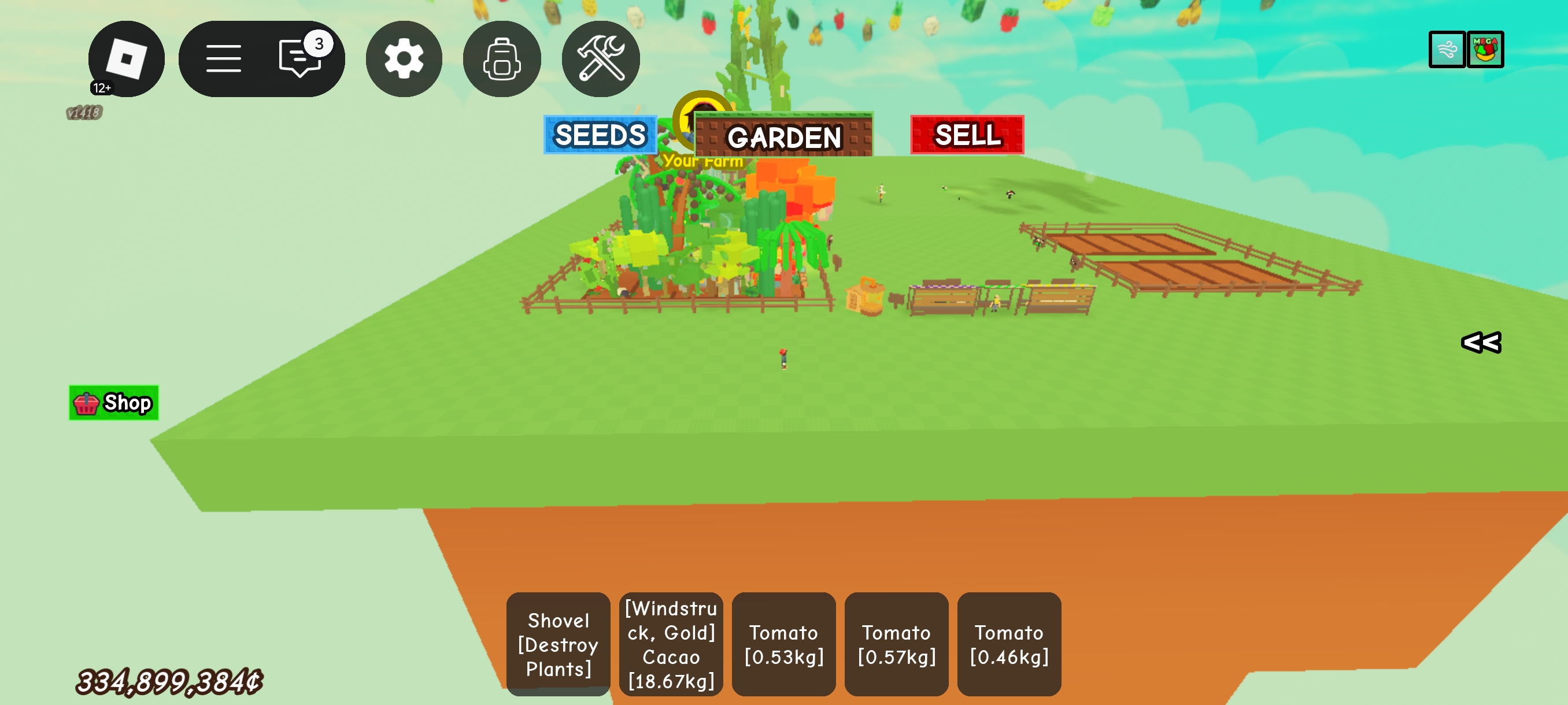The width and height of the screenshot is (1568, 705).
Task: Teleport to the SELL stand
Action: pyautogui.click(x=967, y=135)
